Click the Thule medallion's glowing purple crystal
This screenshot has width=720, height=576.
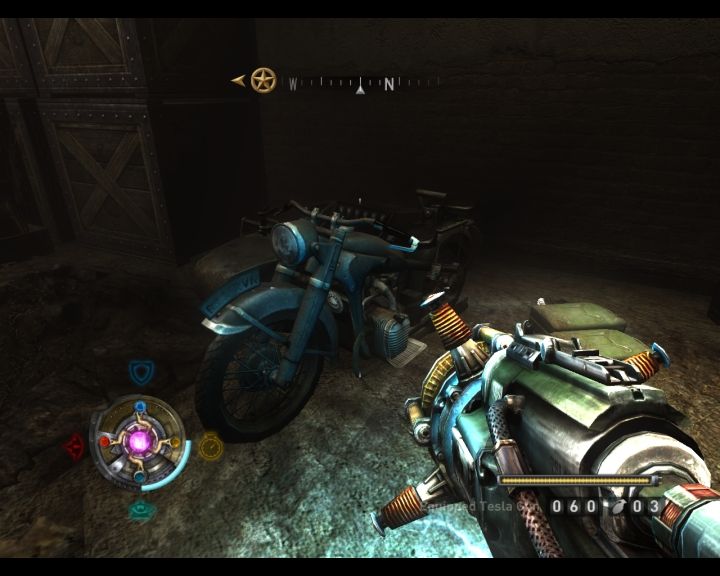point(137,441)
